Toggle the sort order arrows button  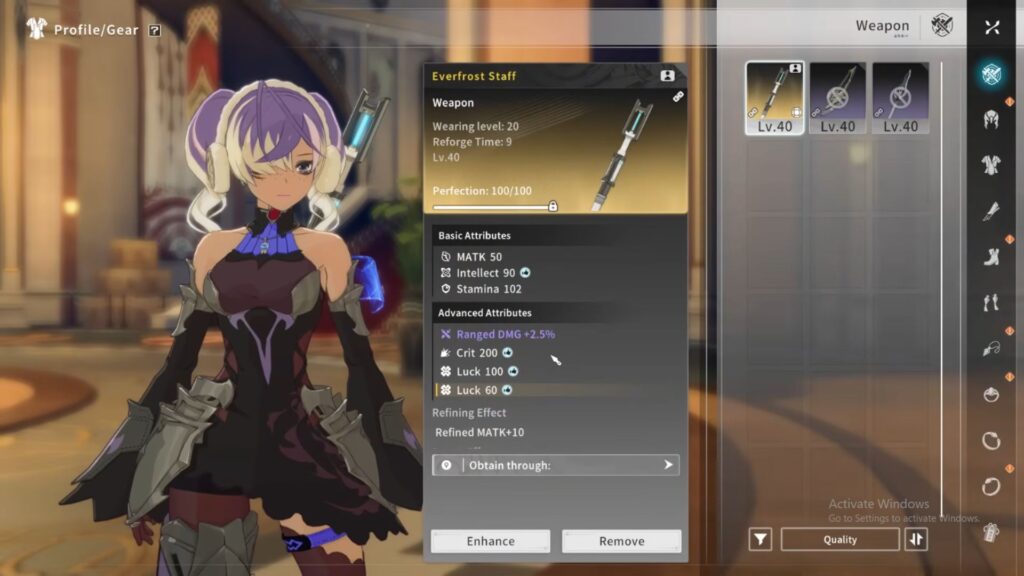[x=916, y=539]
